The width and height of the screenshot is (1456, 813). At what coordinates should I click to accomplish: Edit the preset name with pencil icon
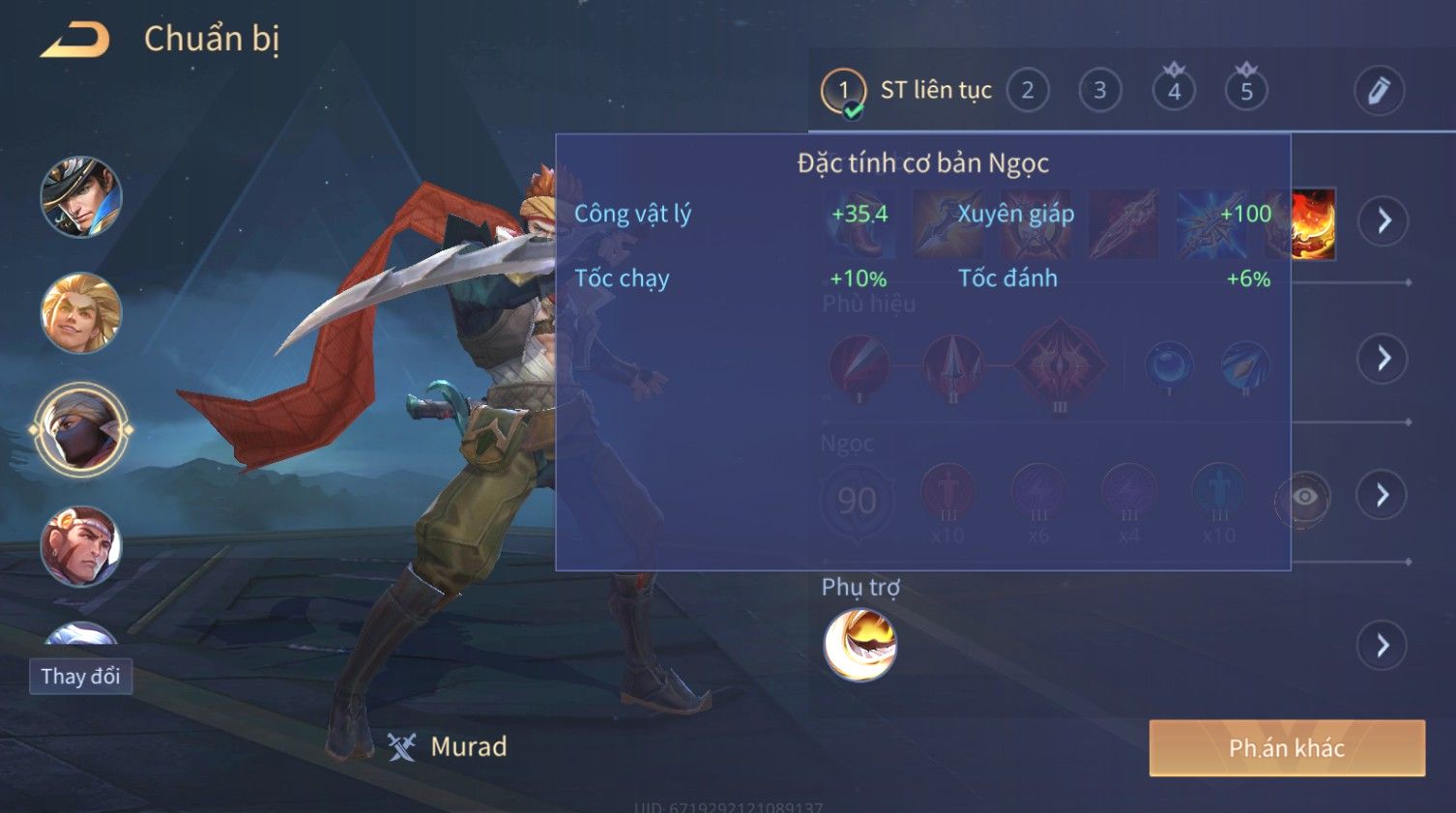pyautogui.click(x=1378, y=91)
